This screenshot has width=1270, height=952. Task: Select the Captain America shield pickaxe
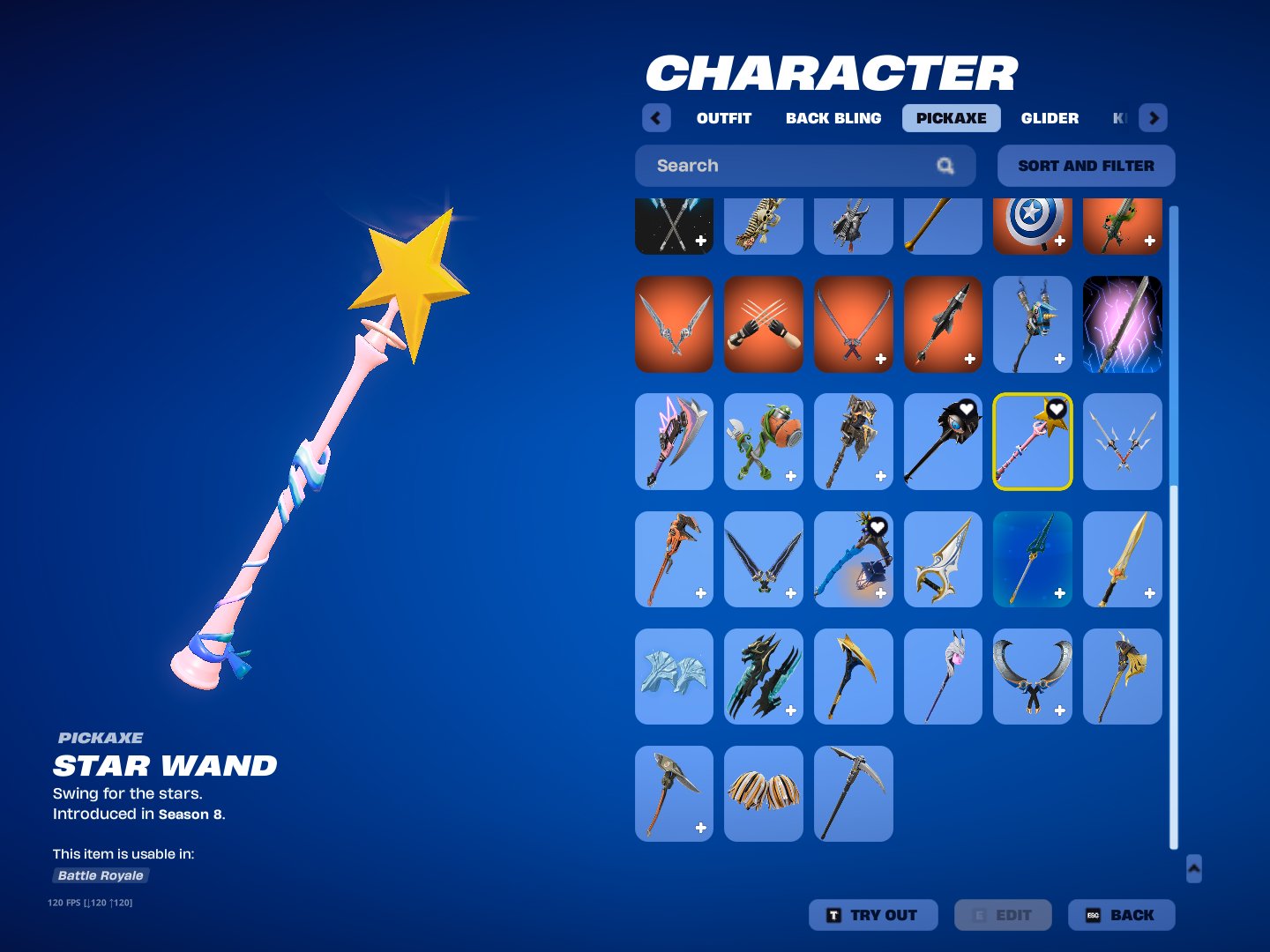coord(1033,225)
